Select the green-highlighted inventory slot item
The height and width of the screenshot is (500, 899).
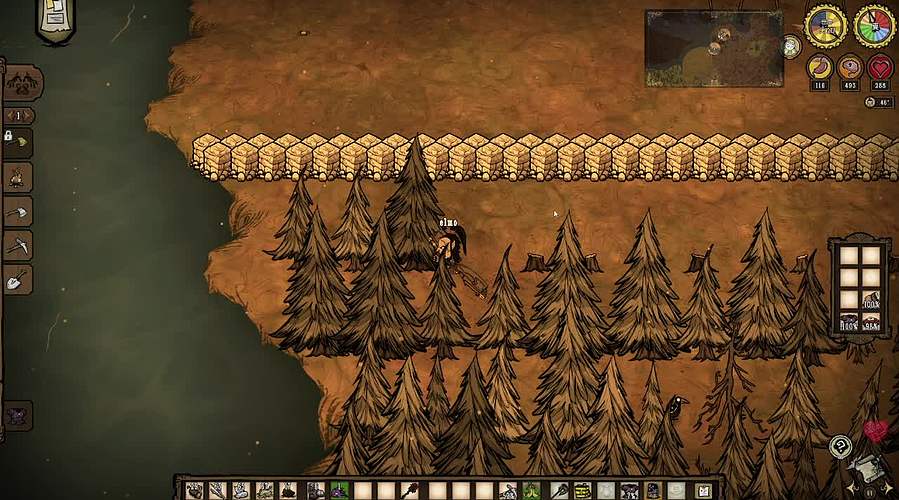pyautogui.click(x=339, y=490)
